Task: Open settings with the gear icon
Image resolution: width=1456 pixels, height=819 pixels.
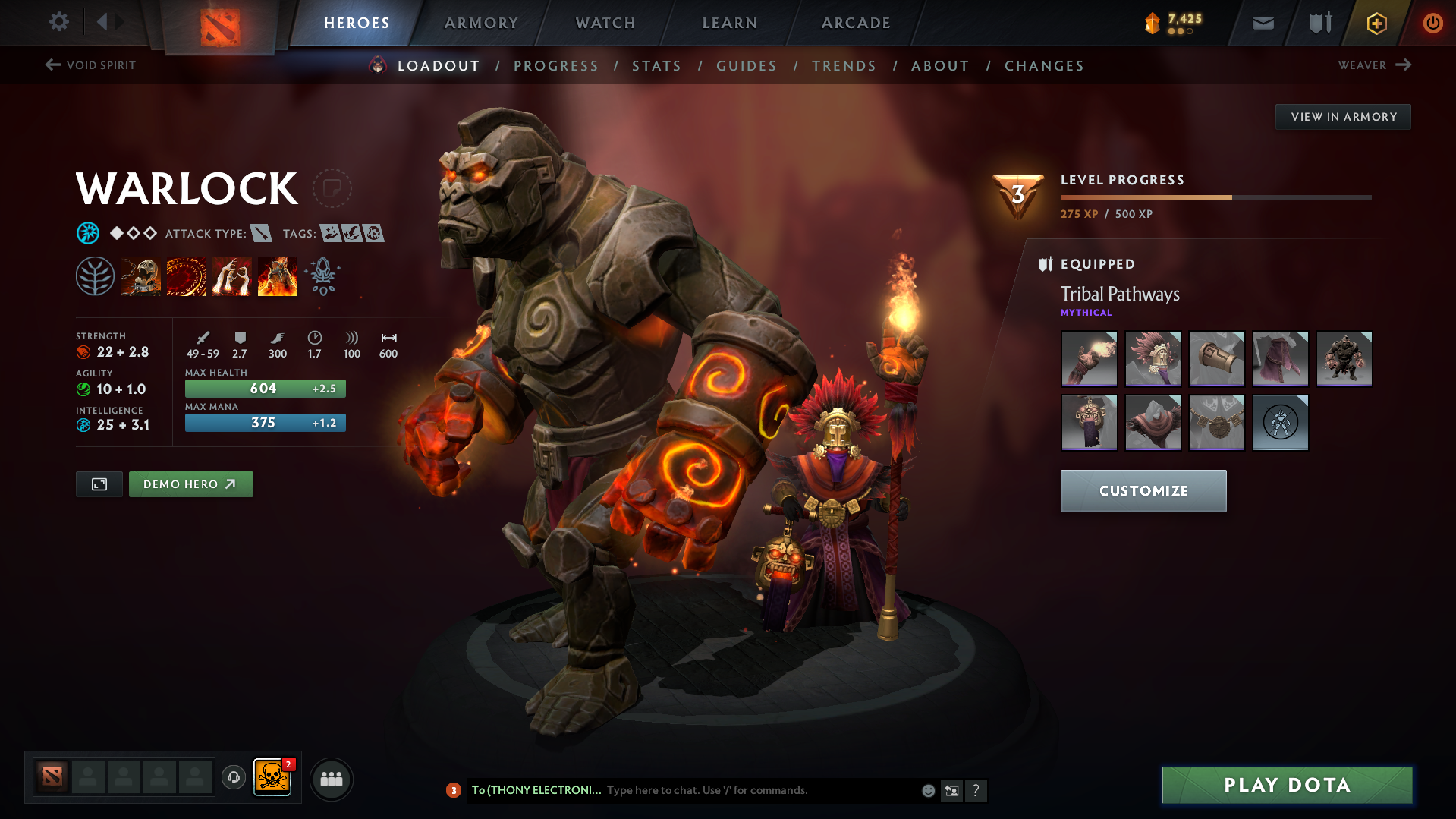Action: tap(59, 22)
